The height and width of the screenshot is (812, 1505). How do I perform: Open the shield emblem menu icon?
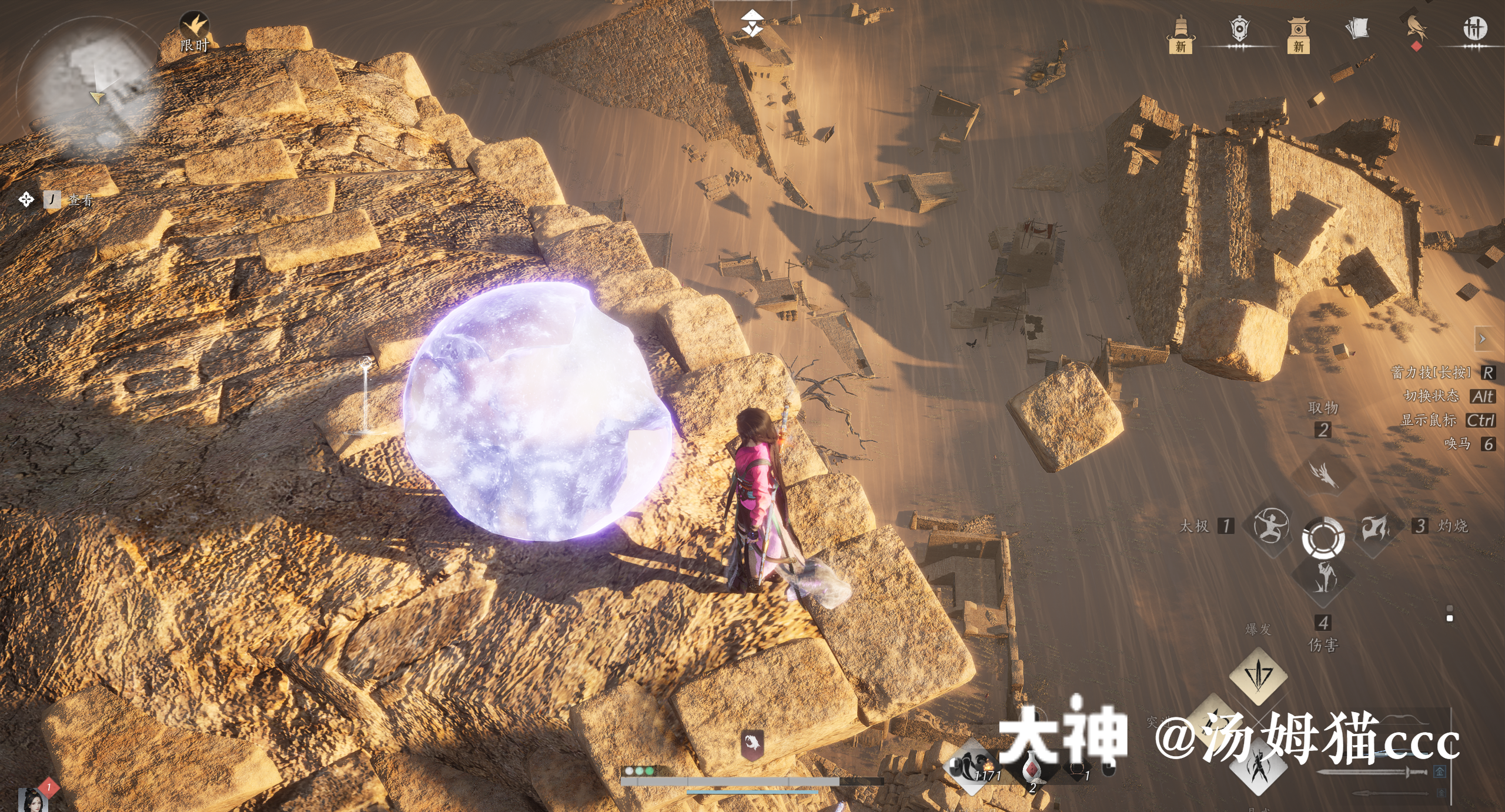coord(1239,29)
